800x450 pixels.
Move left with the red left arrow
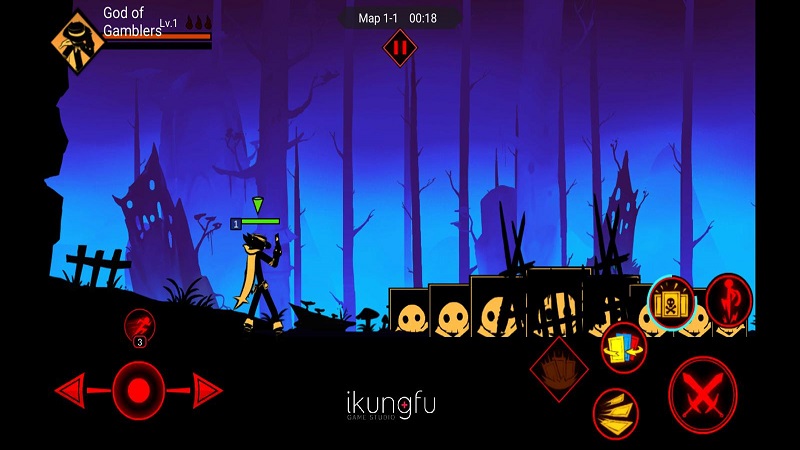tap(71, 390)
